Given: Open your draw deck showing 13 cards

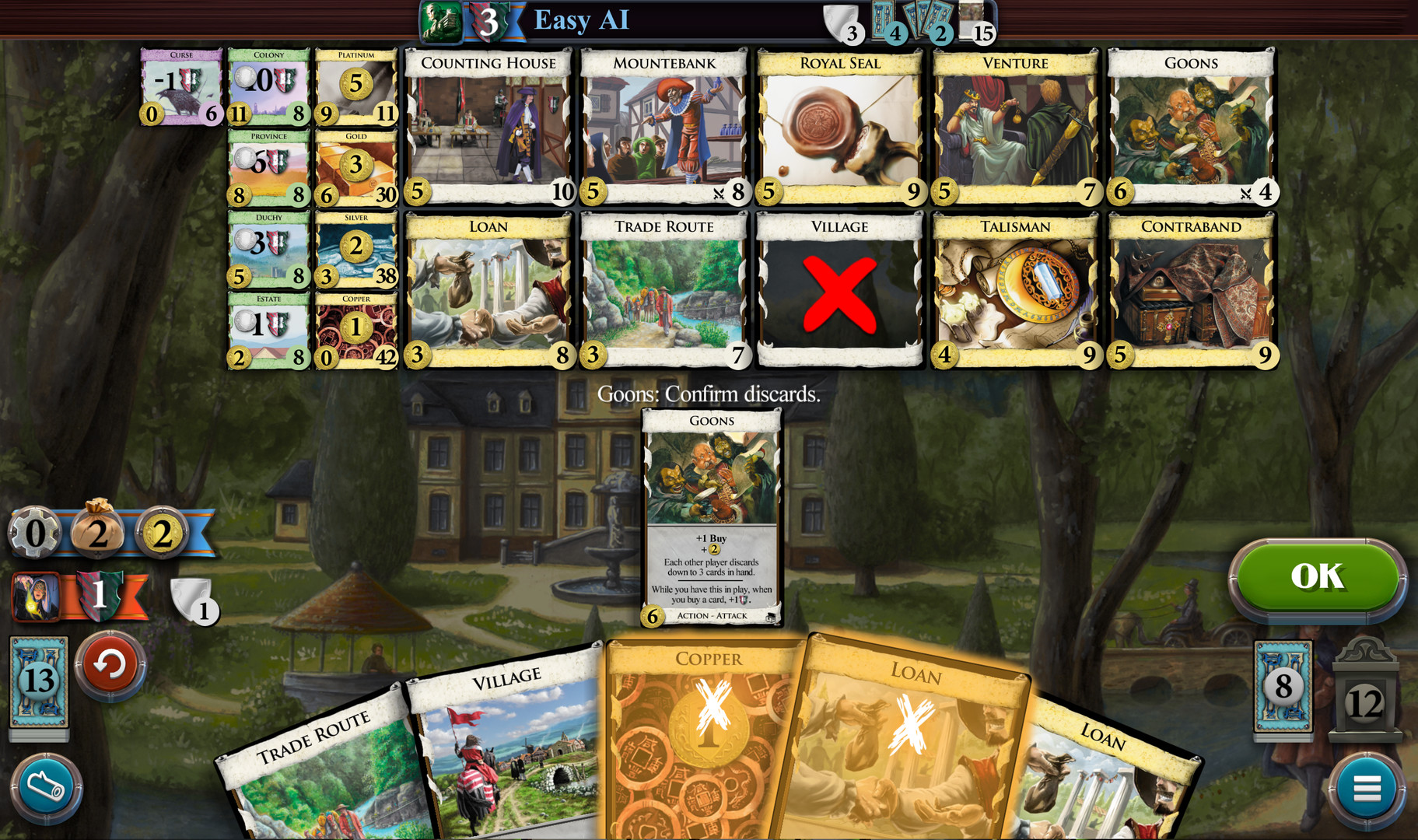Looking at the screenshot, I should pos(38,678).
